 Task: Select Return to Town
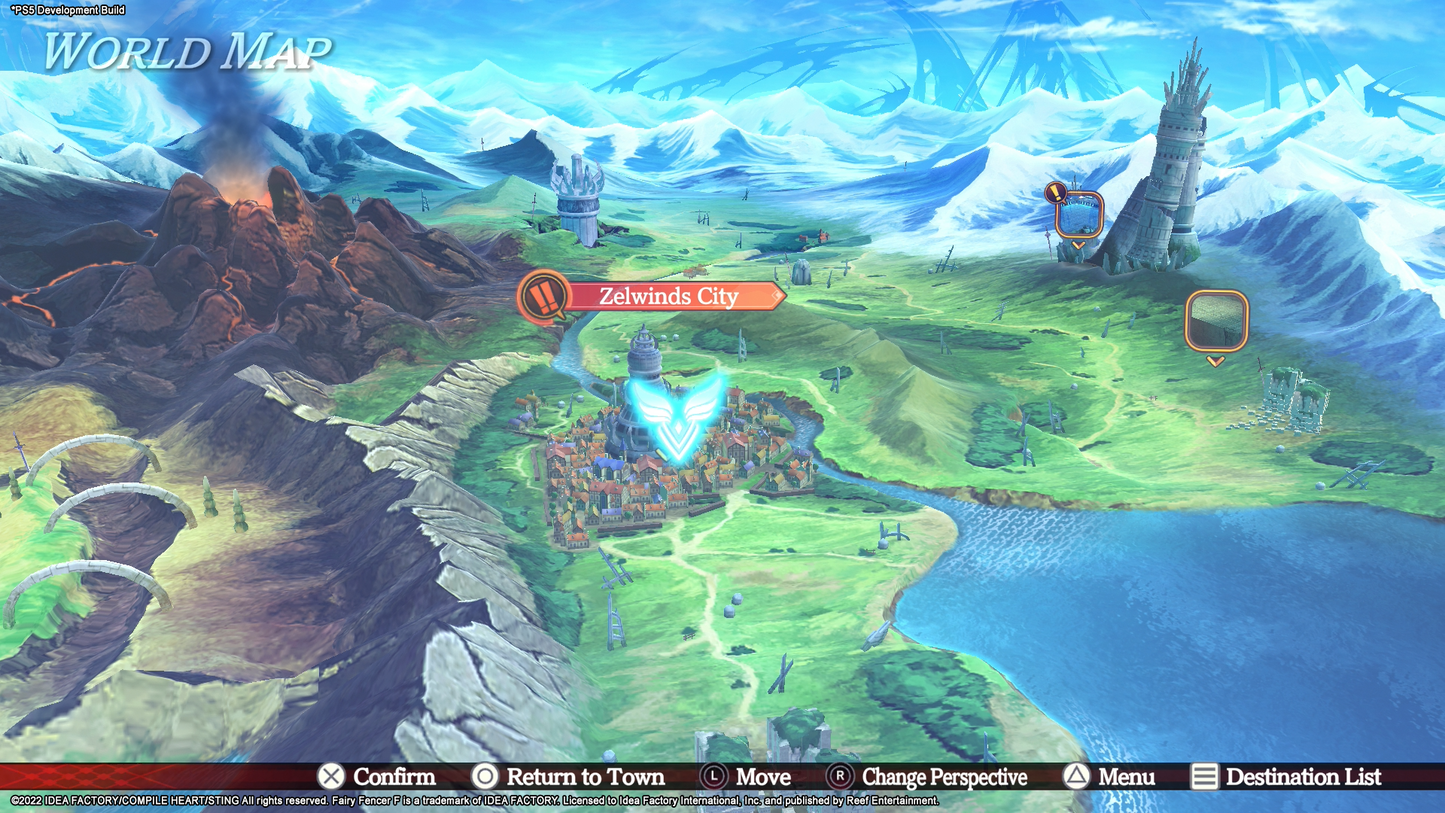pos(584,776)
